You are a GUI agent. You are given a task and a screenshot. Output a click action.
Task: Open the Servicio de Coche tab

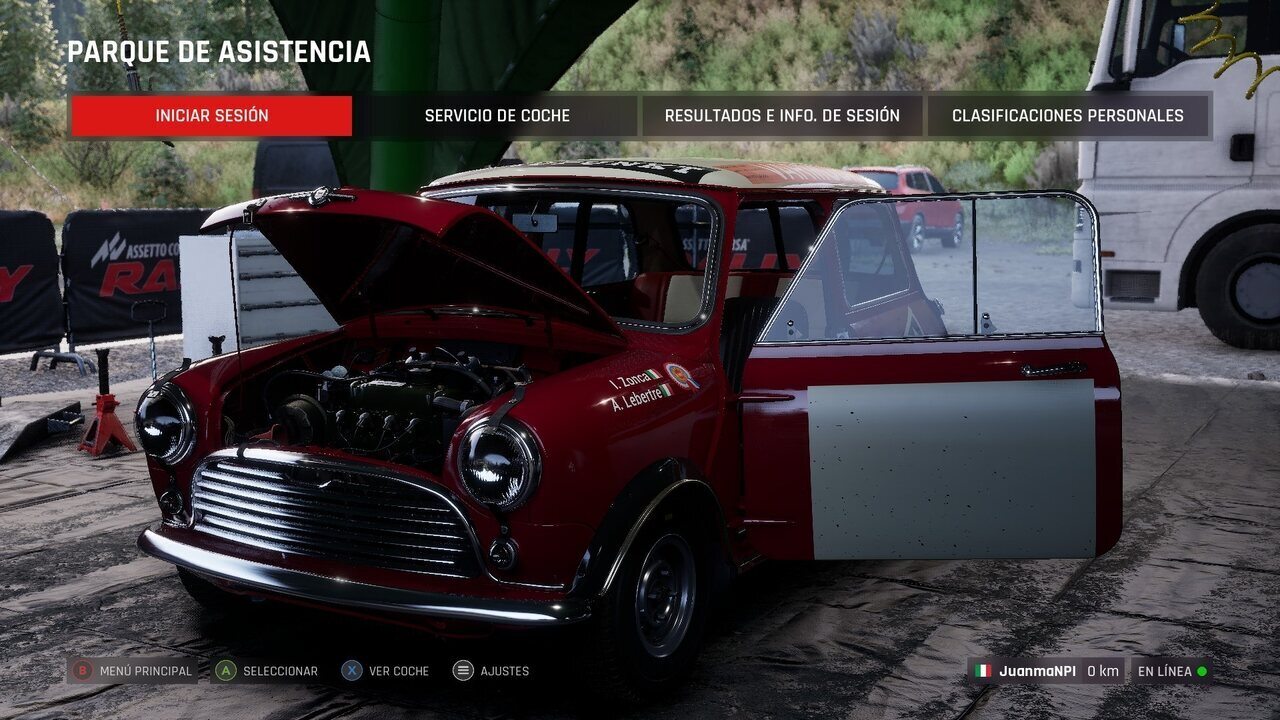point(497,116)
